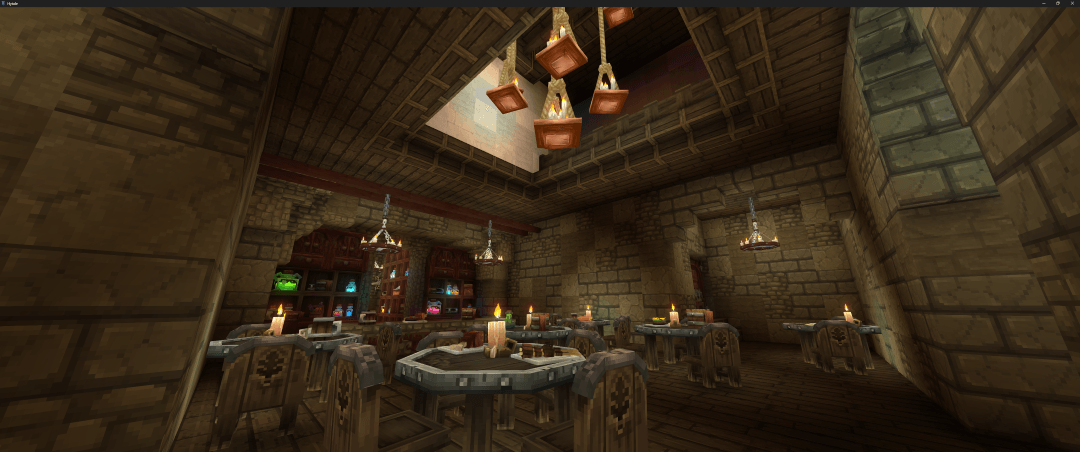Minimize the game window
The image size is (1080, 452).
1044,3
